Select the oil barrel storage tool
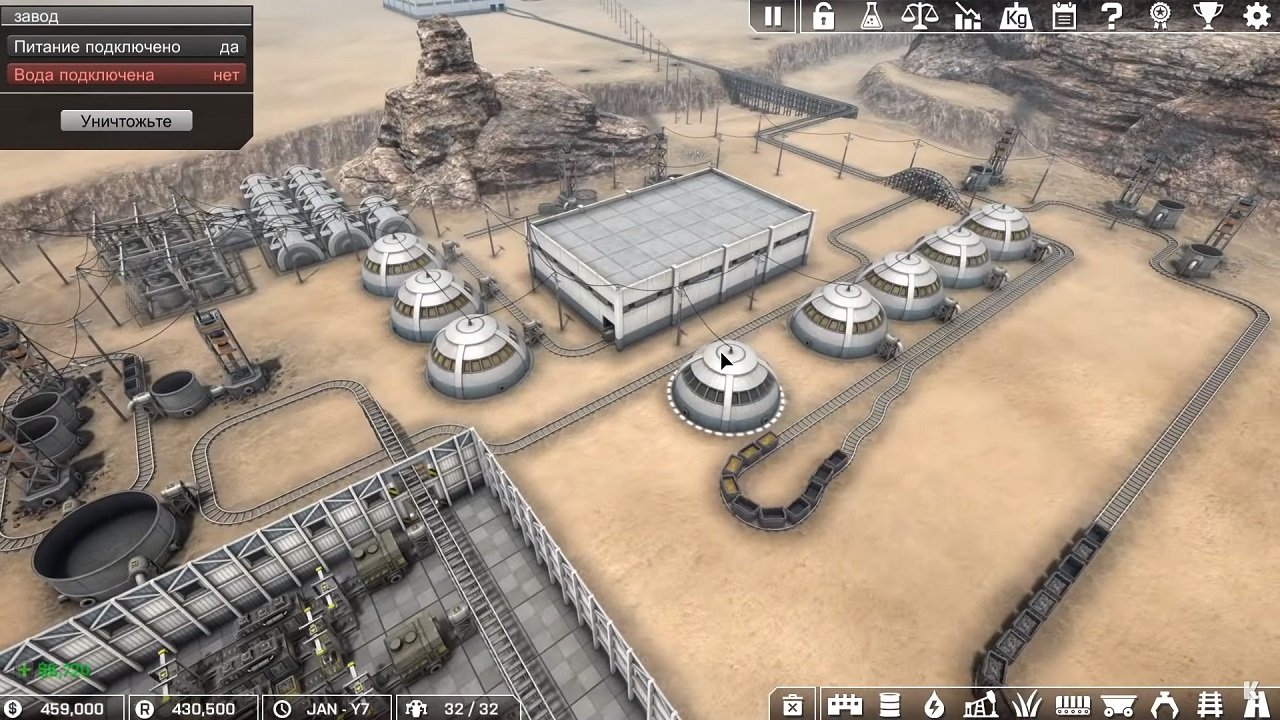This screenshot has height=720, width=1280. (x=888, y=706)
